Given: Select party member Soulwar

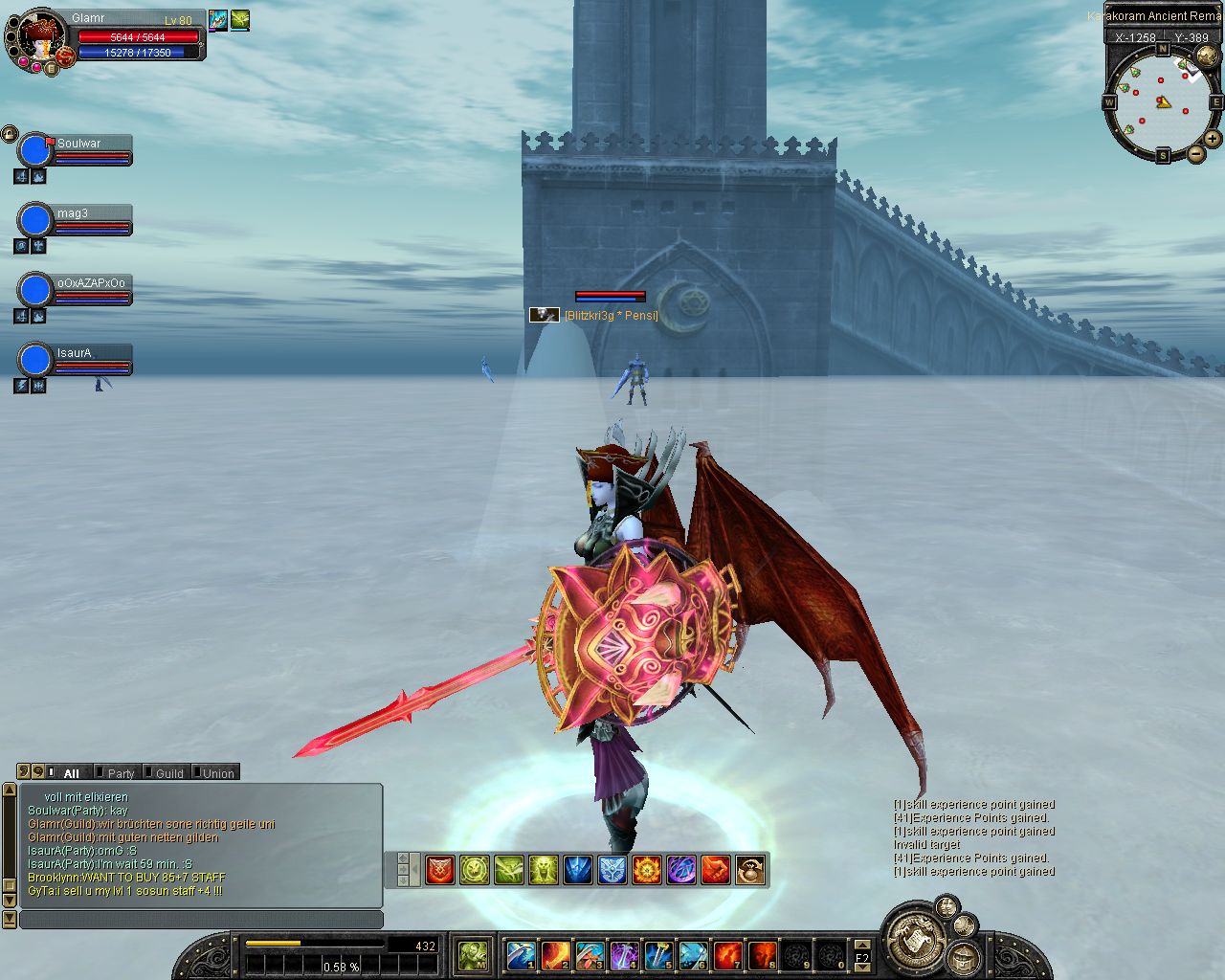Looking at the screenshot, I should click(x=35, y=150).
